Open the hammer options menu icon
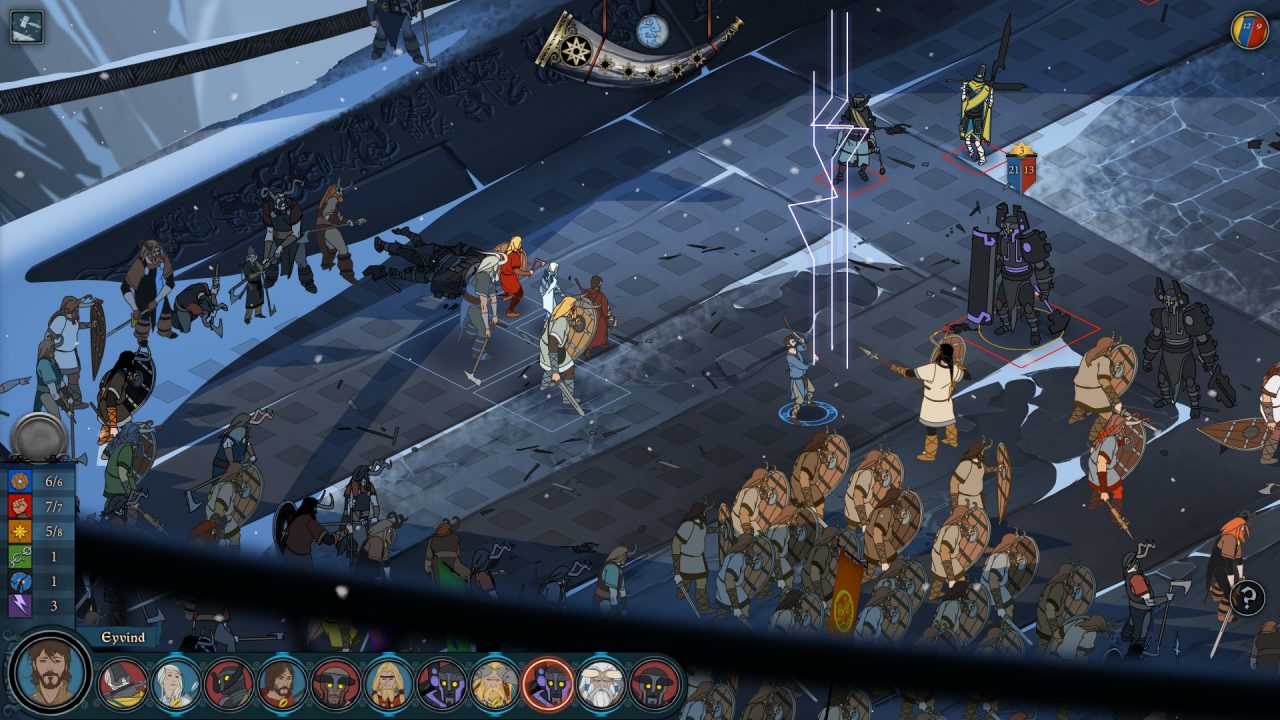Image resolution: width=1280 pixels, height=720 pixels. pyautogui.click(x=27, y=27)
